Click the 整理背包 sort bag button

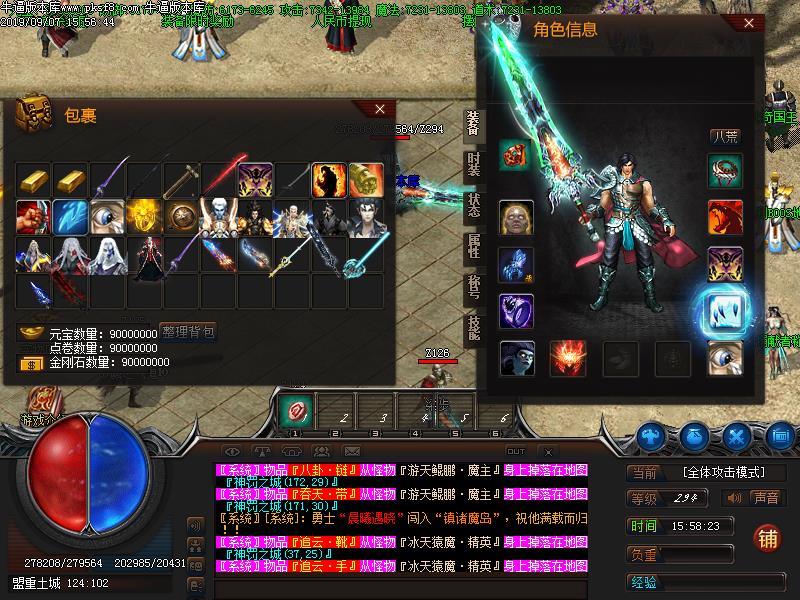(x=189, y=332)
